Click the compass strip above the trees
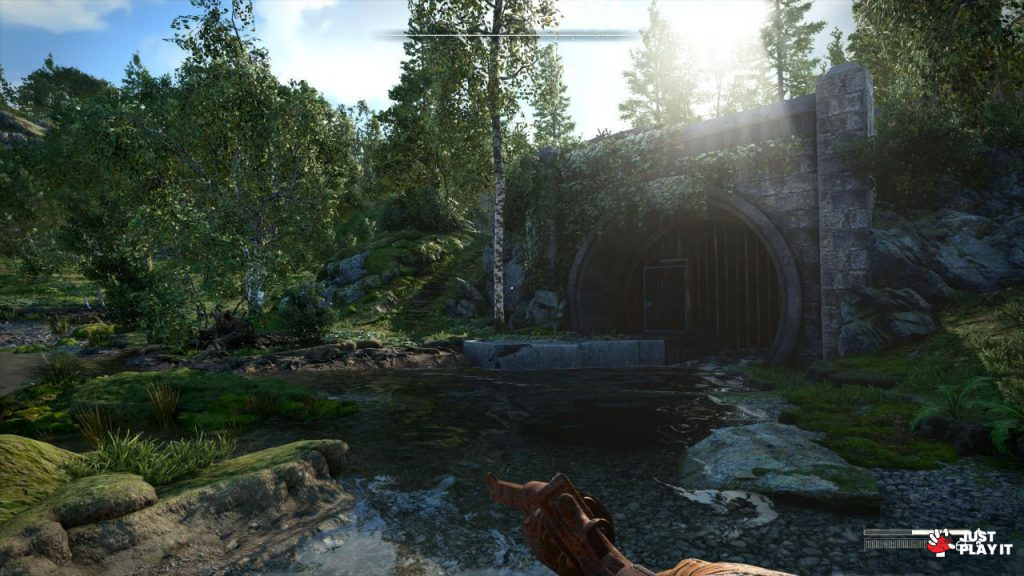The image size is (1024, 576). click(507, 35)
